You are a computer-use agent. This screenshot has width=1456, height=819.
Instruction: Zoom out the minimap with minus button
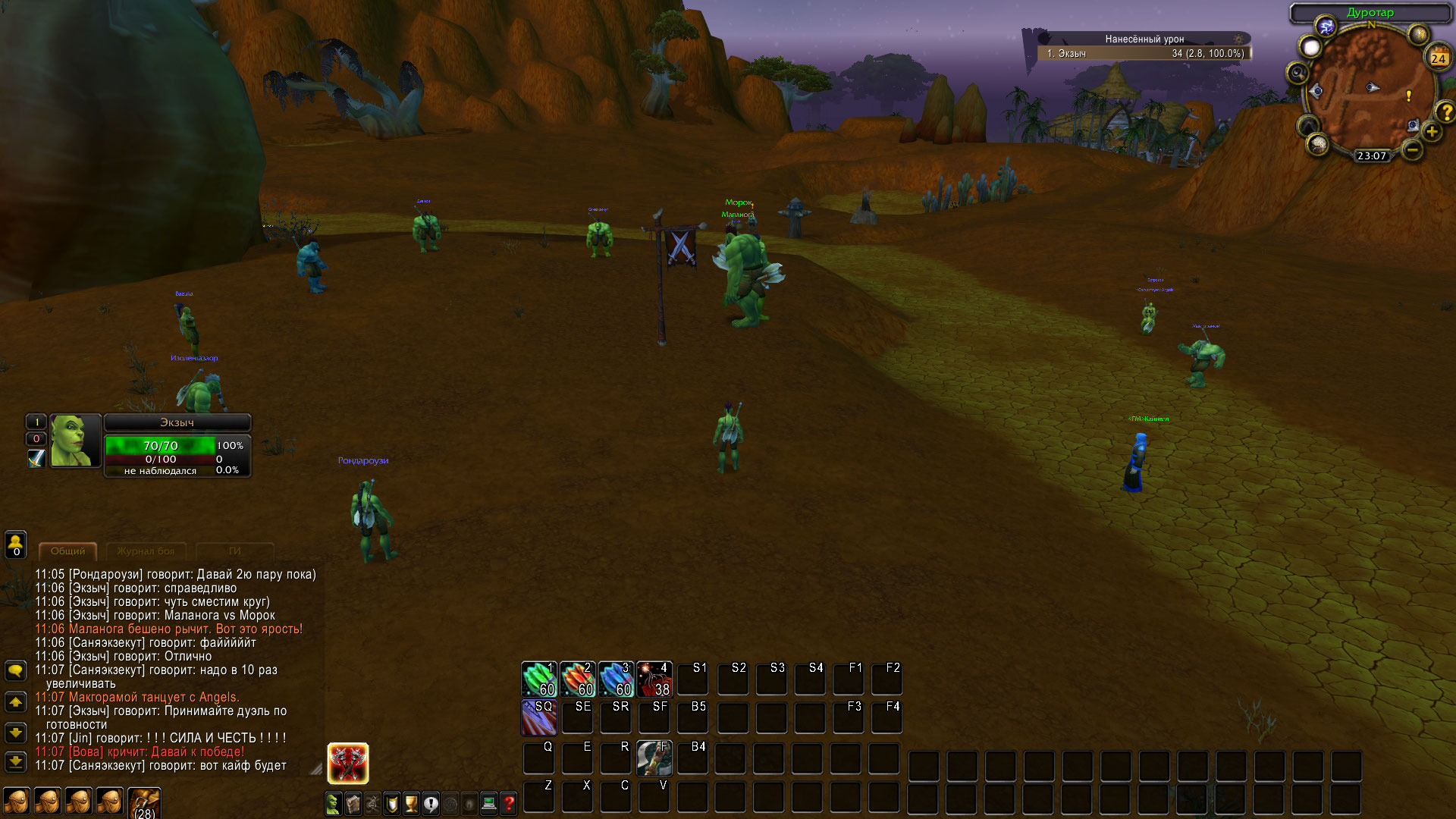click(1412, 150)
